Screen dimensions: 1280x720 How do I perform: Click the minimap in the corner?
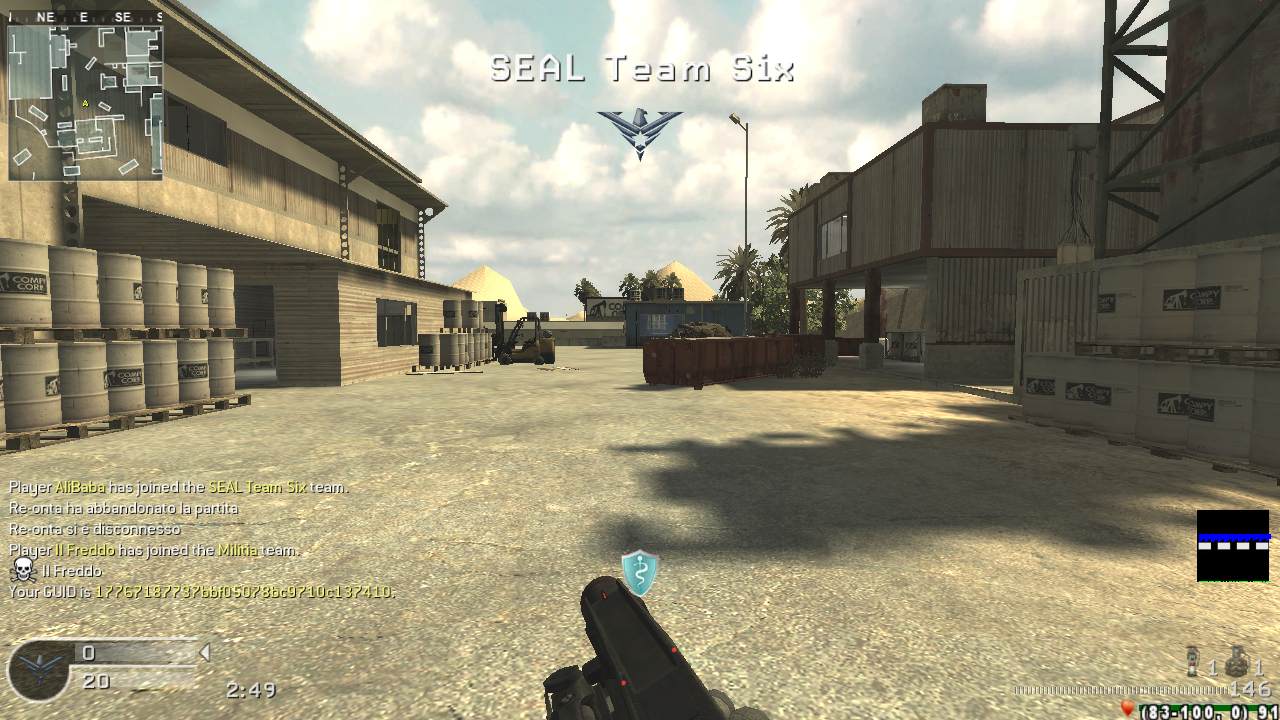click(85, 100)
